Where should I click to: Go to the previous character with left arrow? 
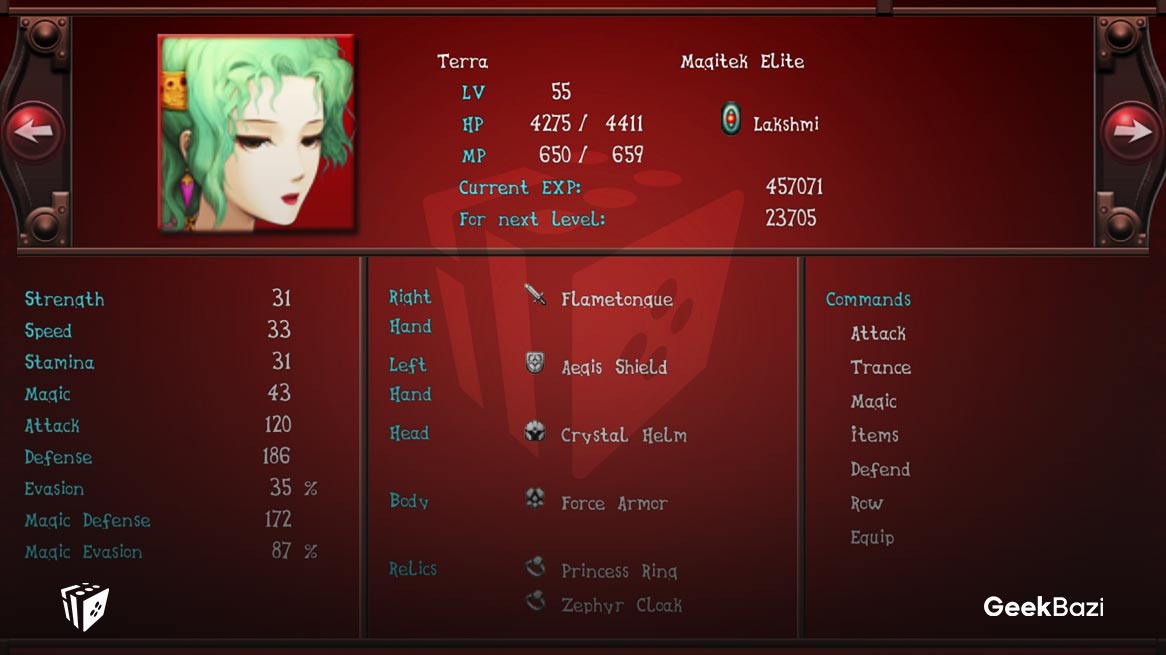pyautogui.click(x=33, y=132)
